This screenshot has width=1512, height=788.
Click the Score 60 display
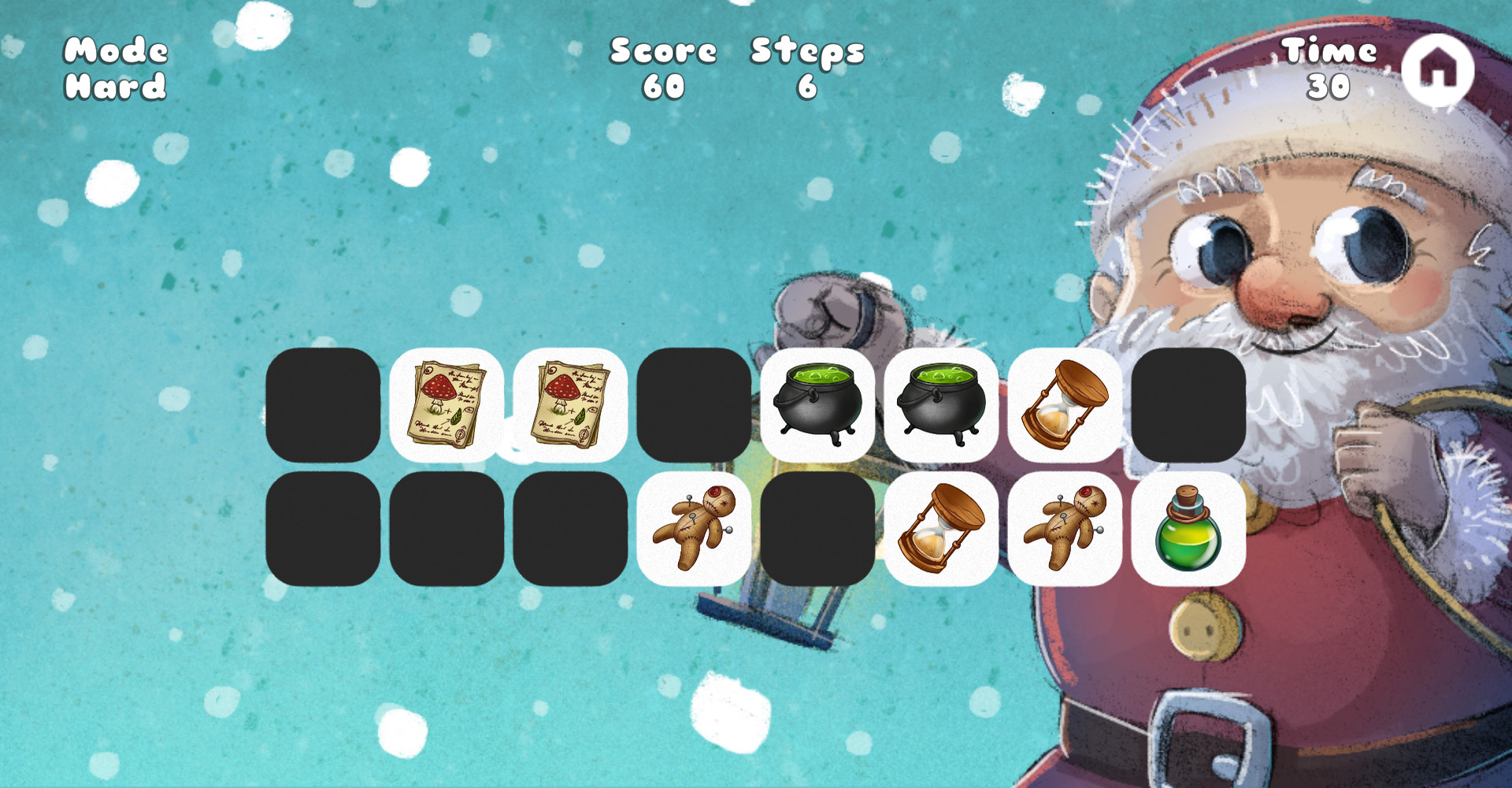664,67
